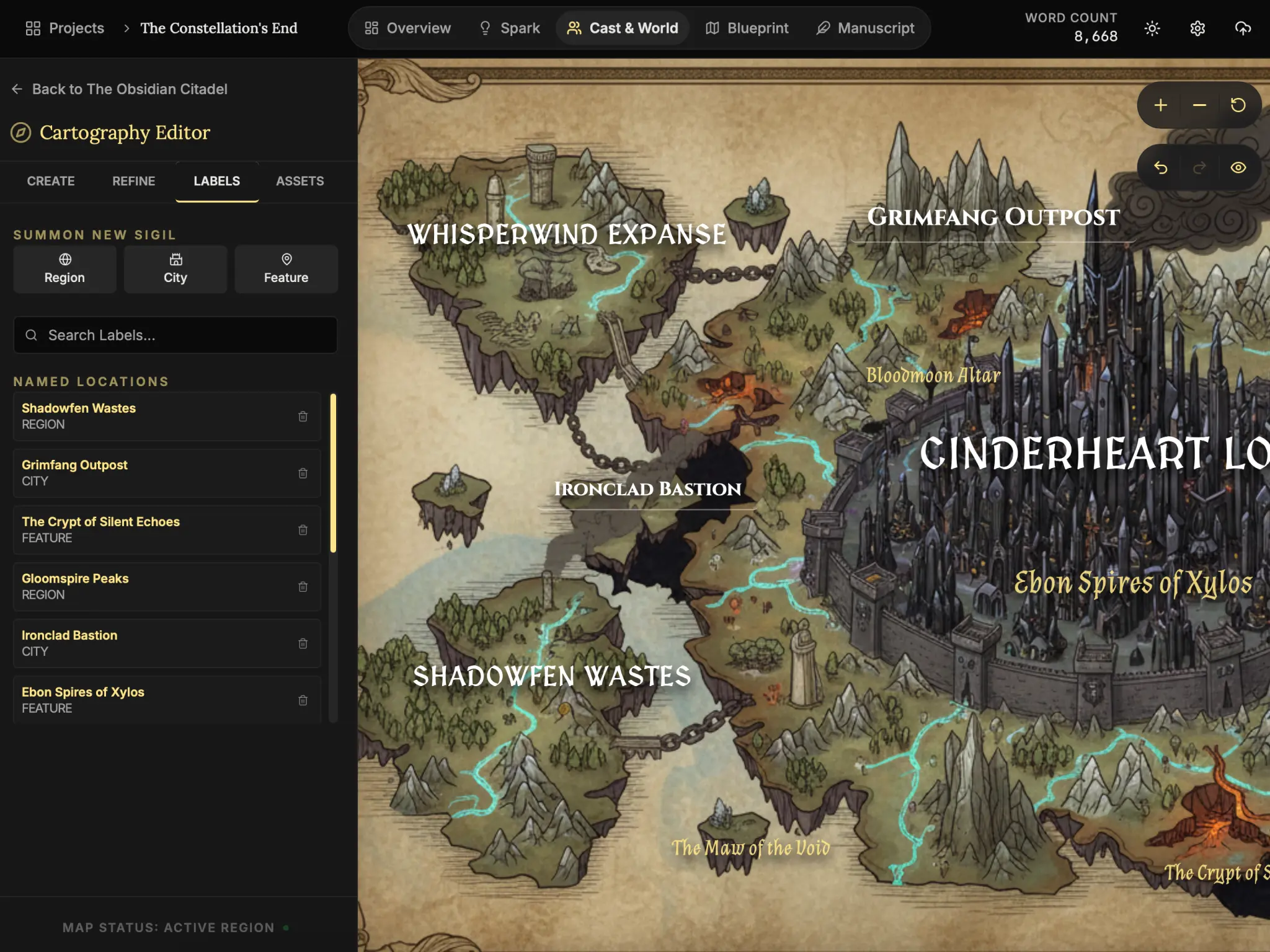Go back to The Obsidian Citadel
This screenshot has height=952, width=1270.
coord(120,89)
